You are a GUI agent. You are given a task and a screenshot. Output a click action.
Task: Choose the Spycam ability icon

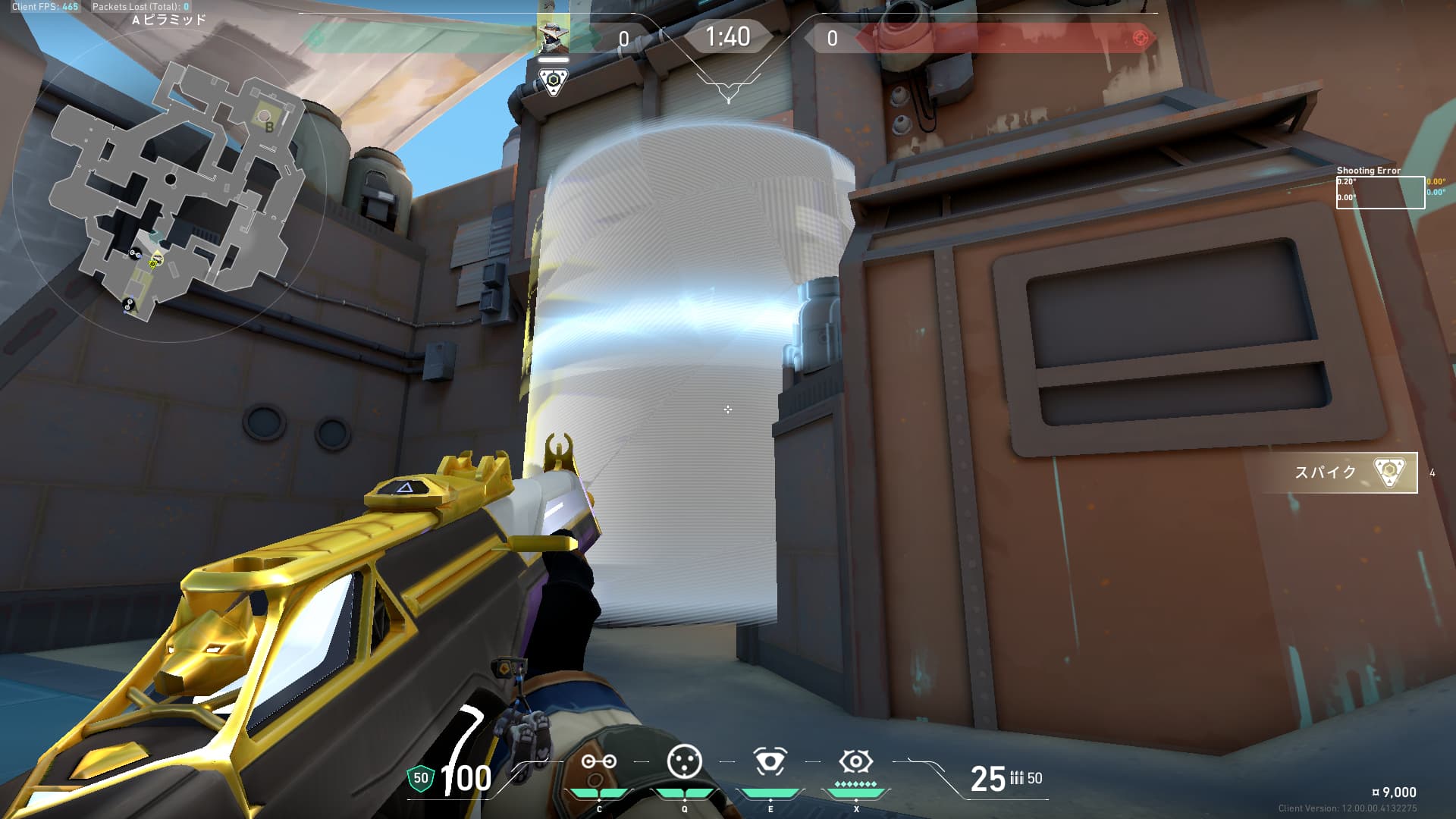(x=770, y=761)
